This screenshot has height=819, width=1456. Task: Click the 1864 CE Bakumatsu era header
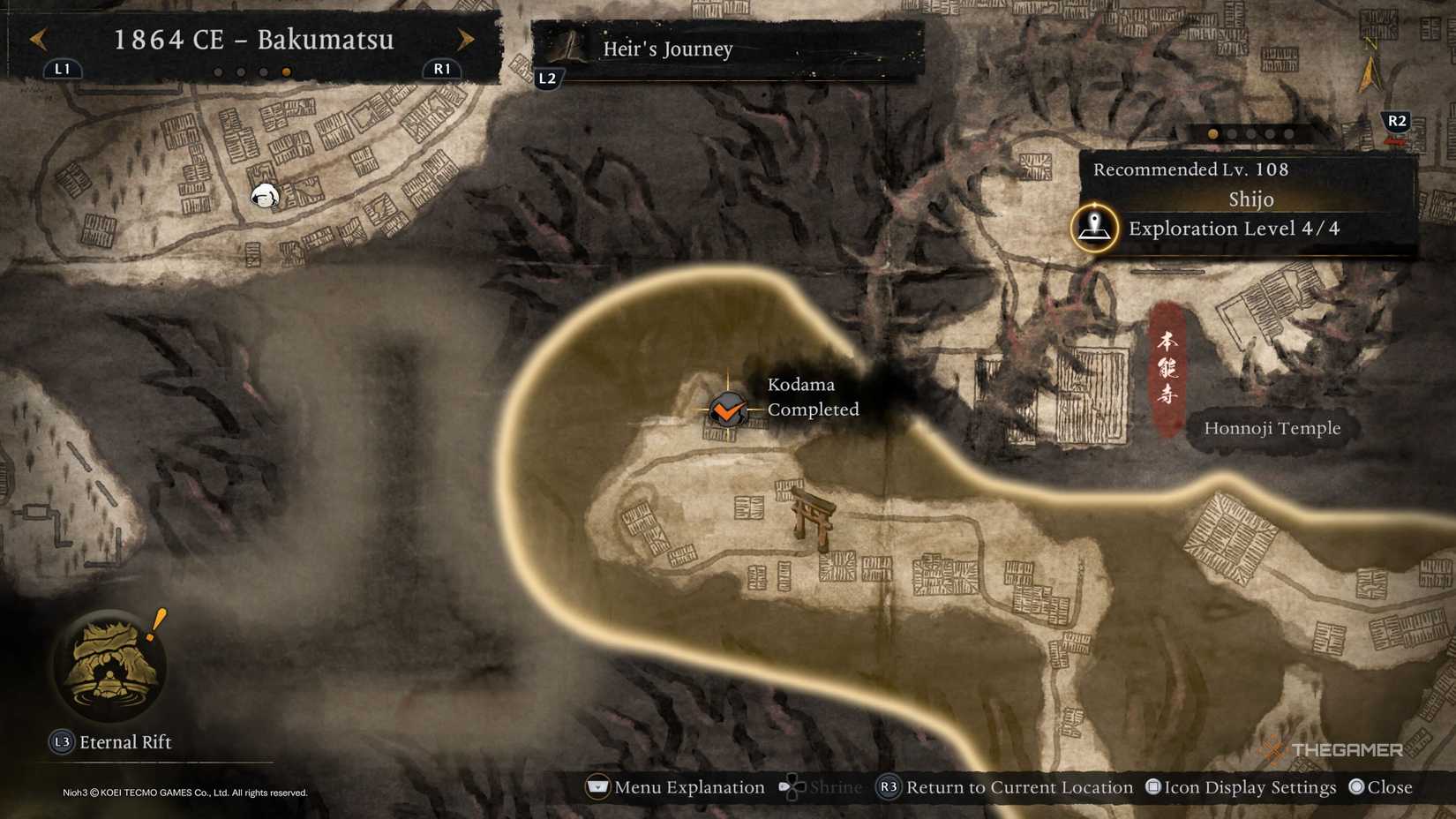tap(254, 40)
